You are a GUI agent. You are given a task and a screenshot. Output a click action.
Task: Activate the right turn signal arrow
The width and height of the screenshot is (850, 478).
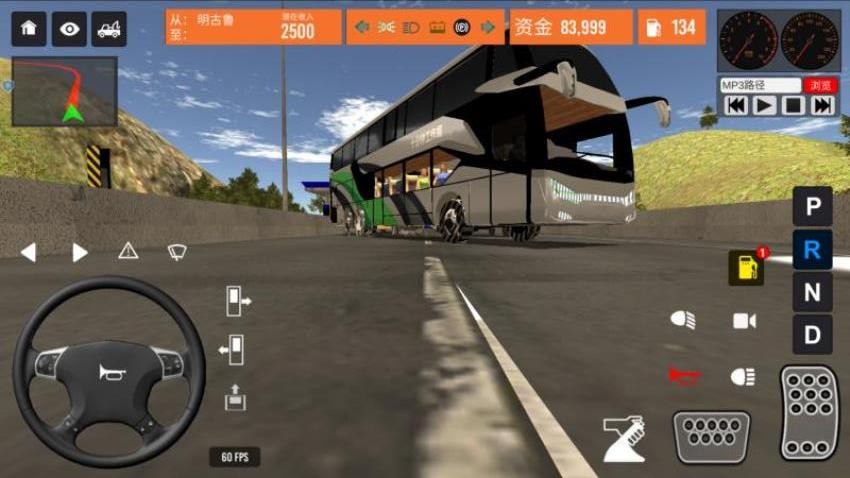pos(80,252)
